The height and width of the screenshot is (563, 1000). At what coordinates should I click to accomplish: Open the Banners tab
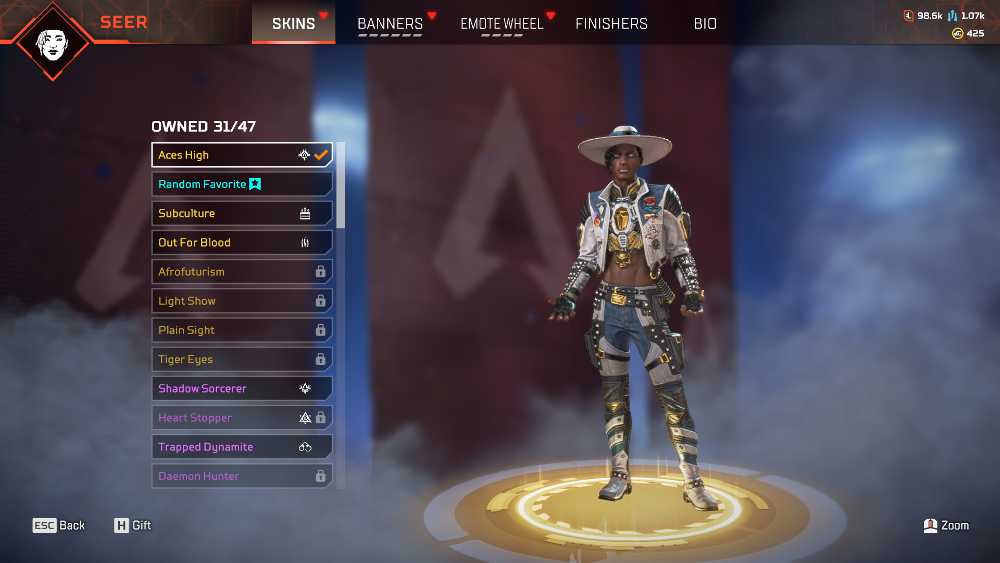tap(390, 23)
